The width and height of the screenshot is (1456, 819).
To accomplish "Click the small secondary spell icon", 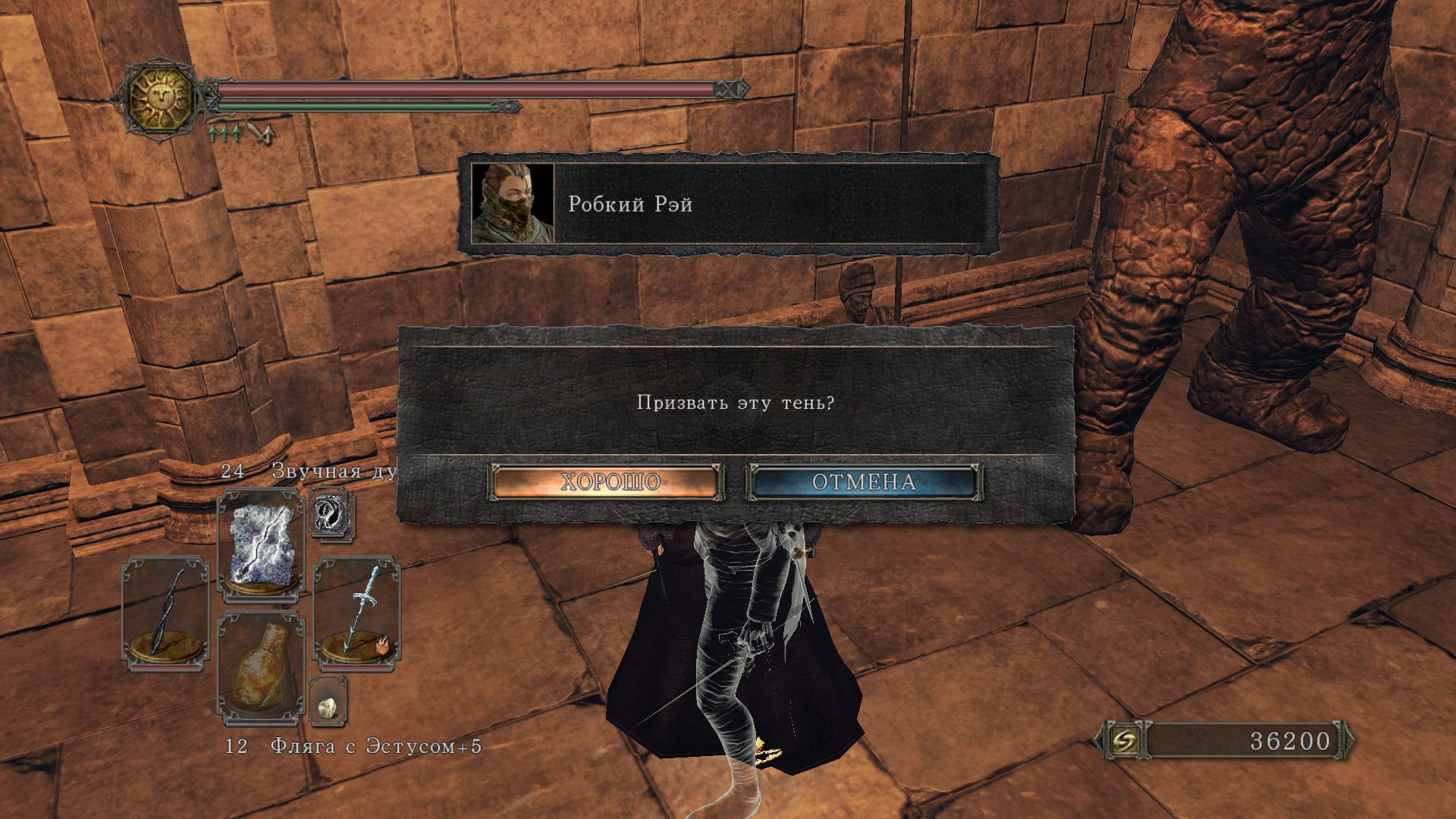I will 330,514.
